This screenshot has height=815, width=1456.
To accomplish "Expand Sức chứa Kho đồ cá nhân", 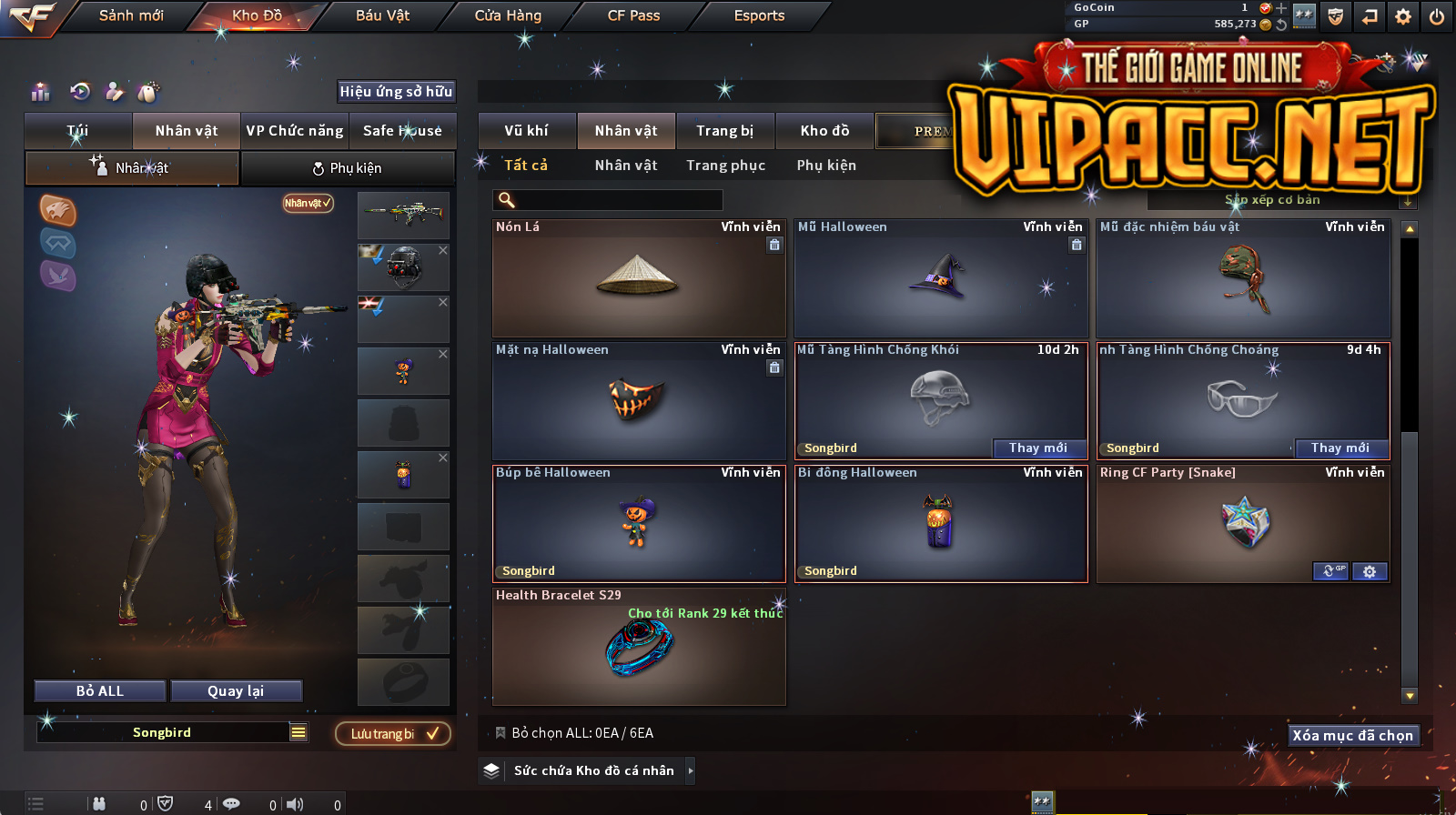I will point(690,770).
